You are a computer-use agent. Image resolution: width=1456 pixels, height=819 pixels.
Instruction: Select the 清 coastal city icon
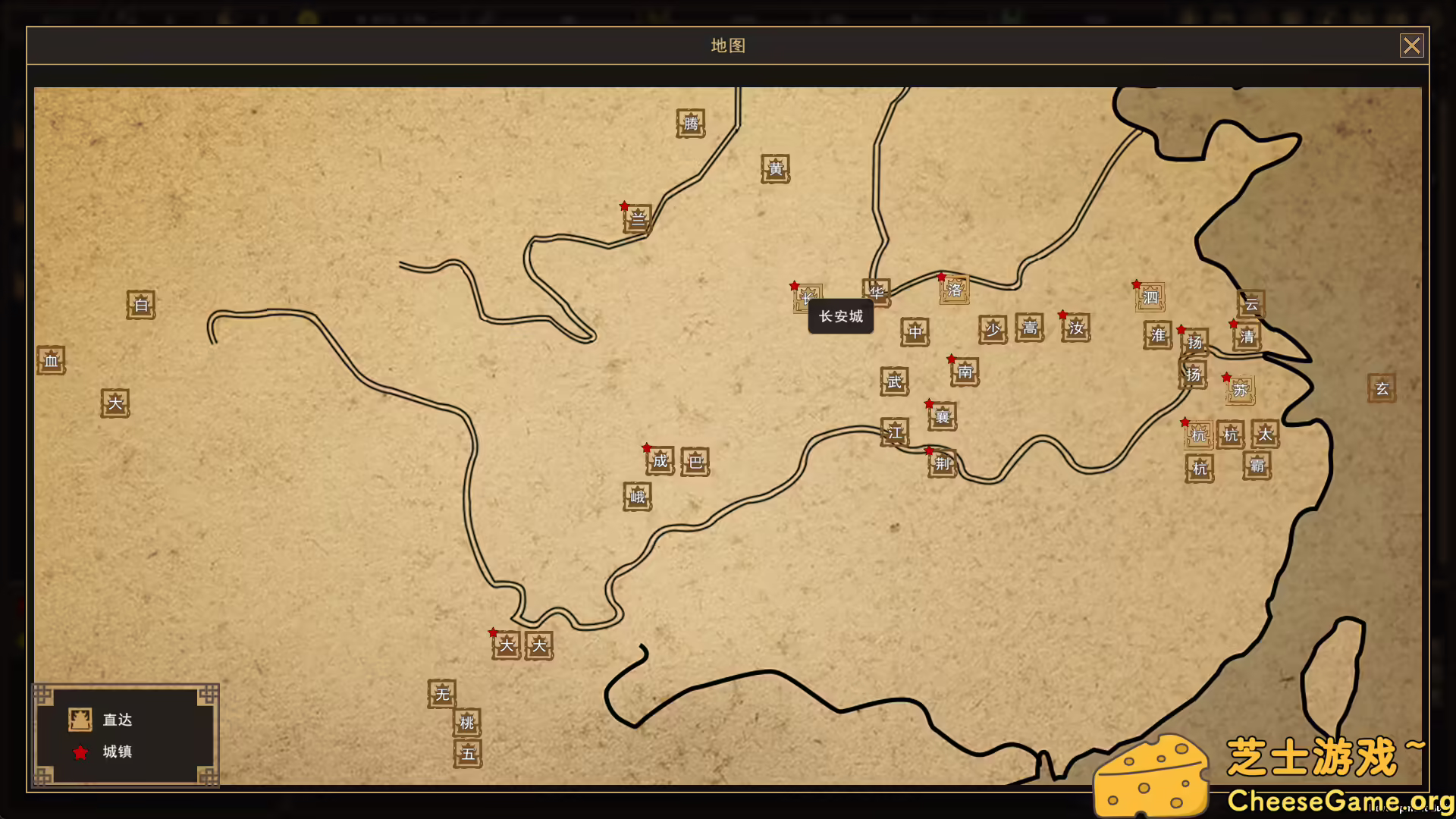[1246, 338]
